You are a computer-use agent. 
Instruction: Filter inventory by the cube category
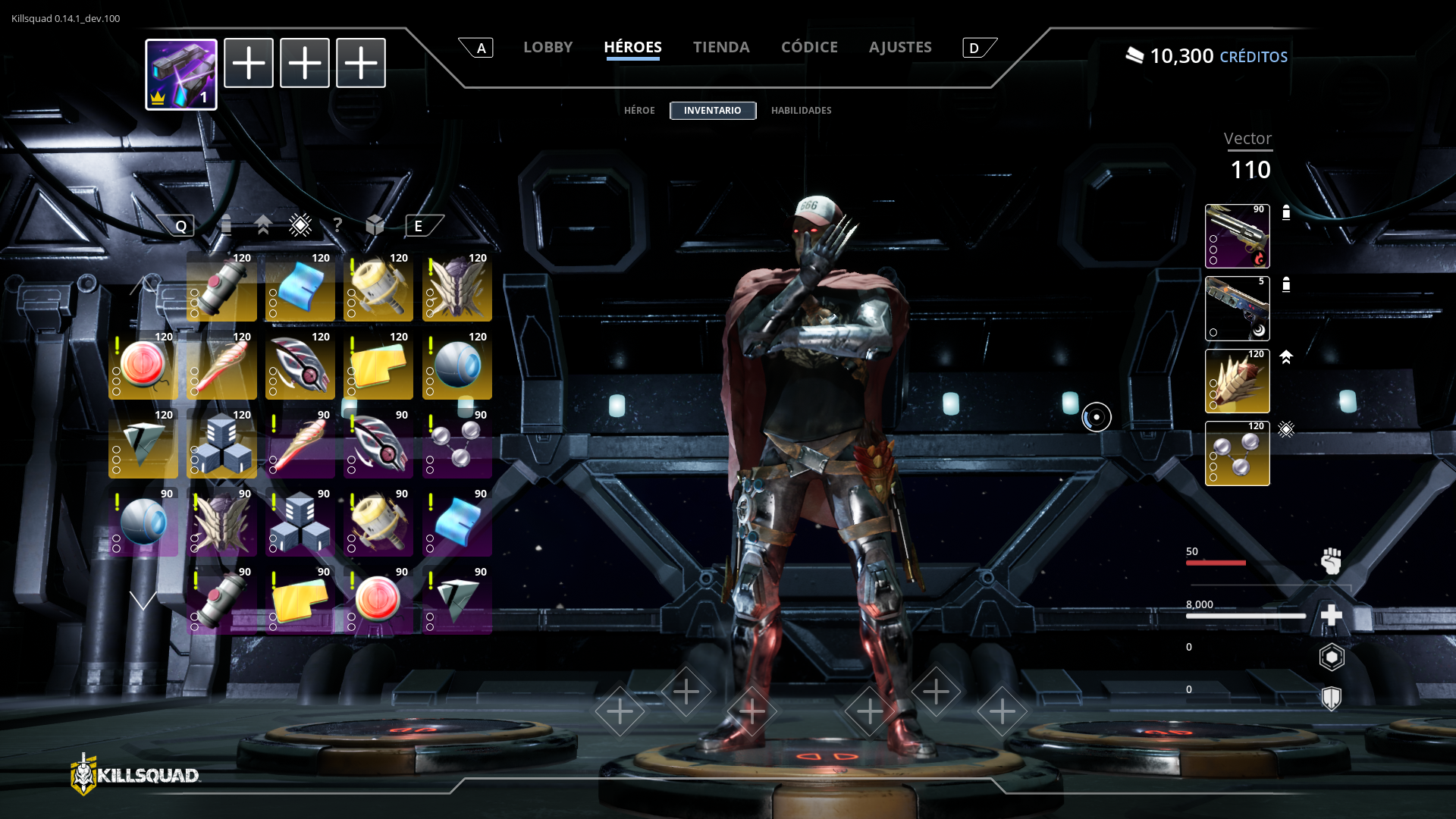(375, 225)
